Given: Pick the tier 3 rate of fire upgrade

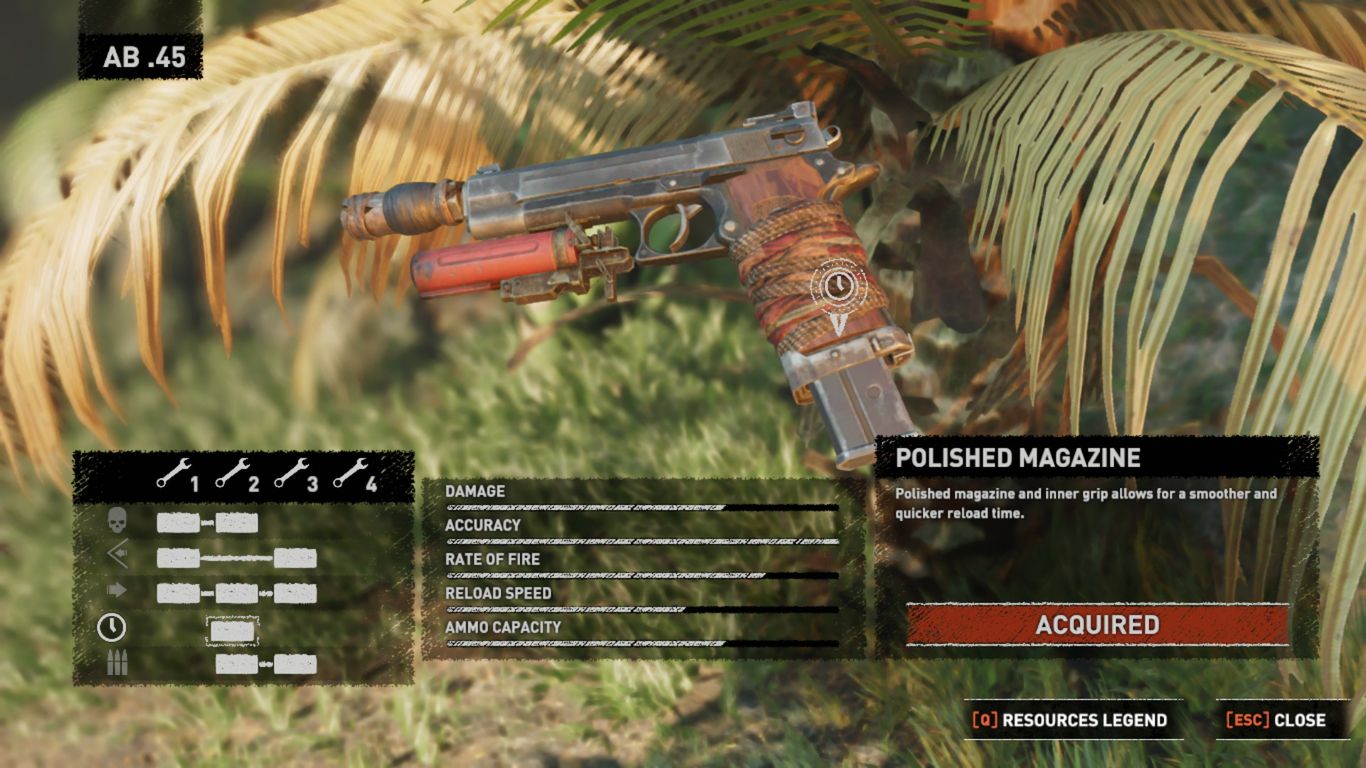Looking at the screenshot, I should click(x=295, y=593).
